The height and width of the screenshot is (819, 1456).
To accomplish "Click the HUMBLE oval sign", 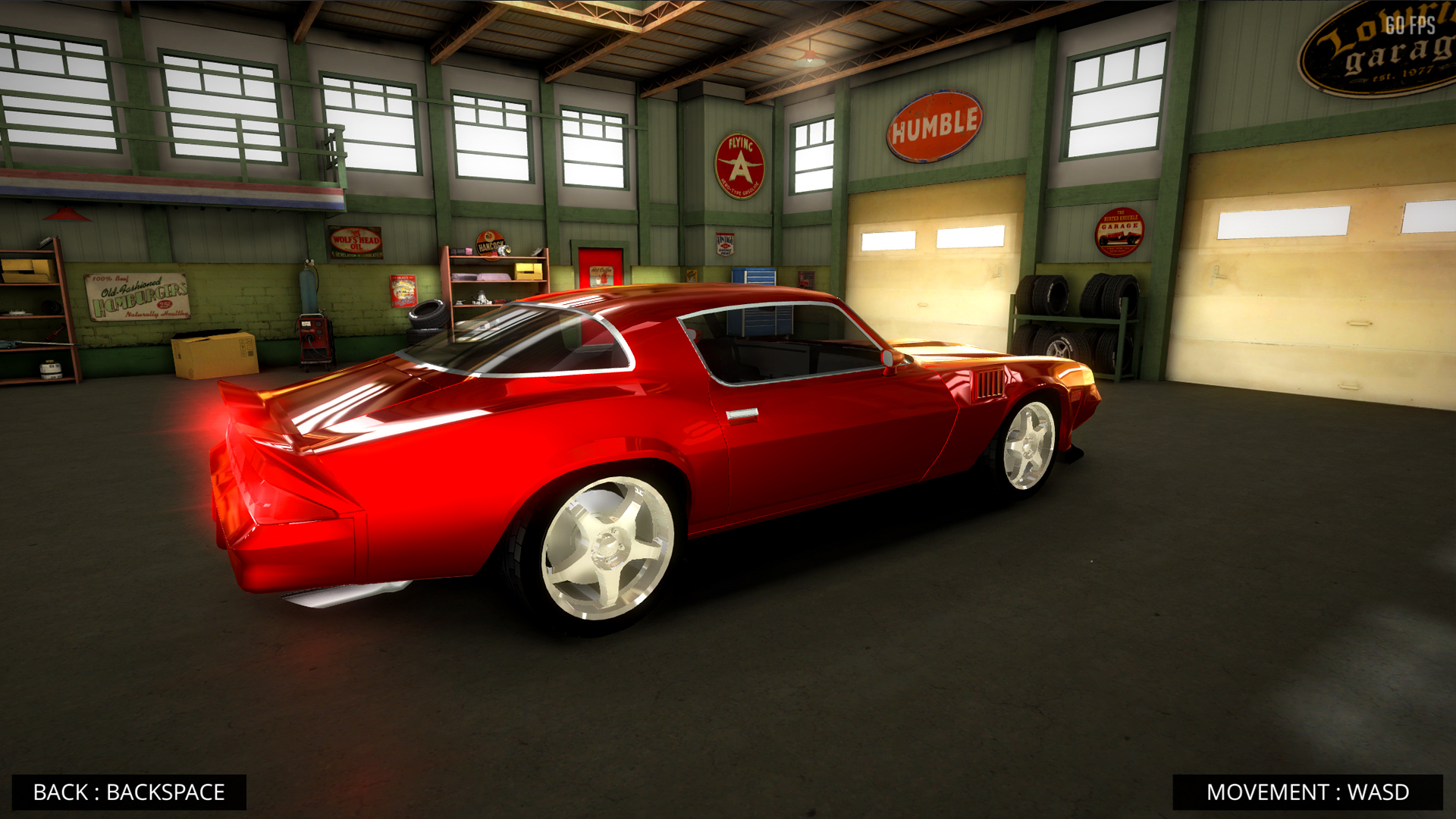I will pyautogui.click(x=933, y=126).
